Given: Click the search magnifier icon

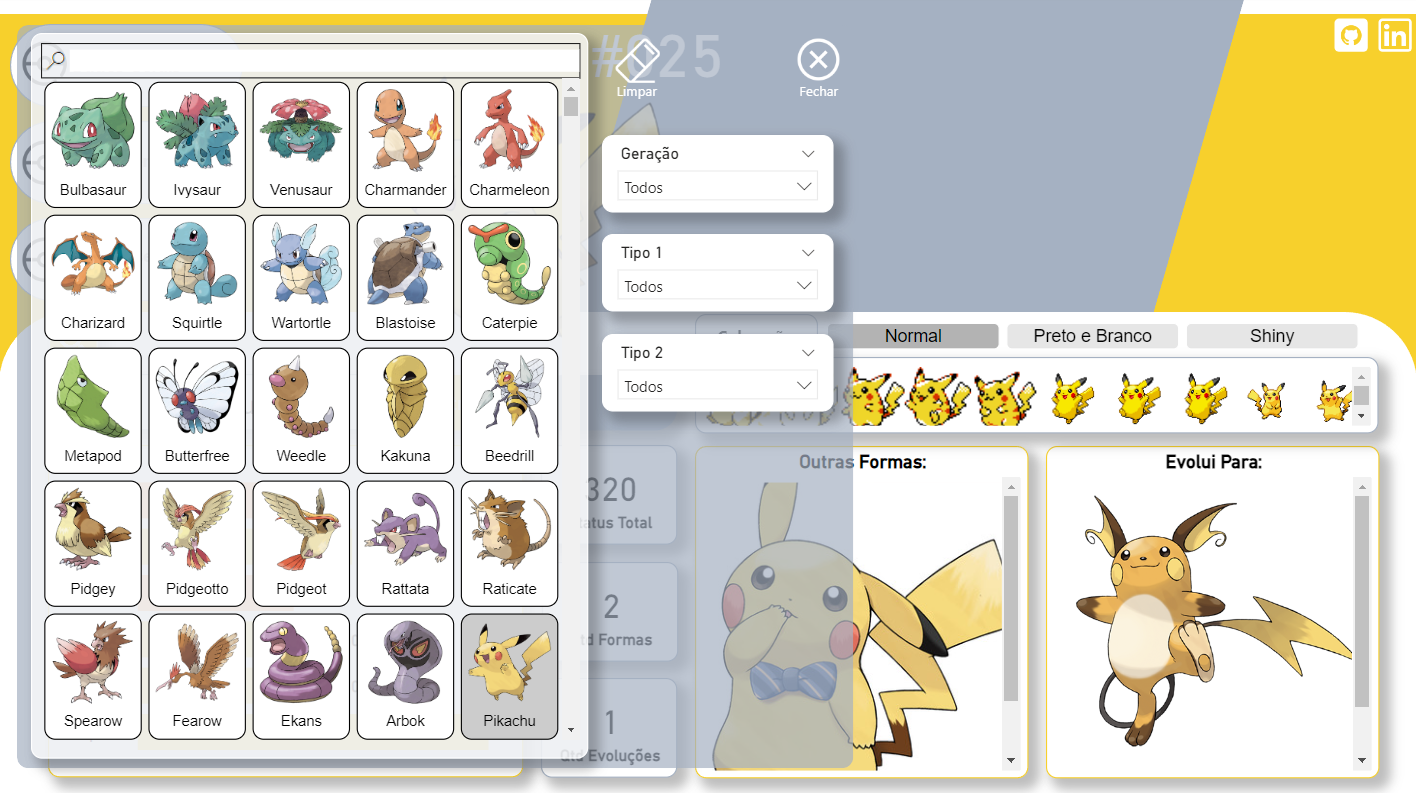Looking at the screenshot, I should coord(54,58).
